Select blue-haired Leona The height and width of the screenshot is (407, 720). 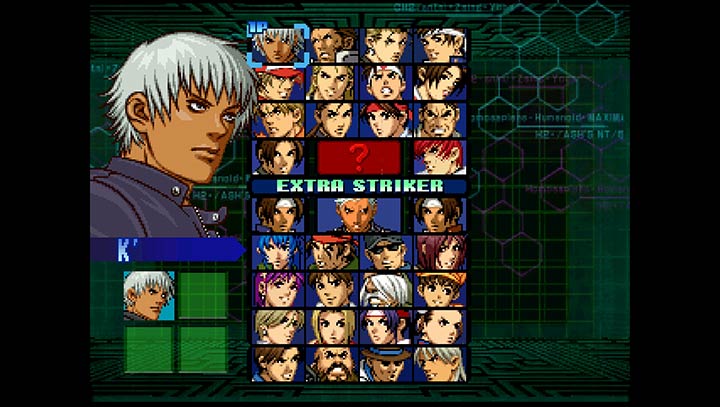277,252
